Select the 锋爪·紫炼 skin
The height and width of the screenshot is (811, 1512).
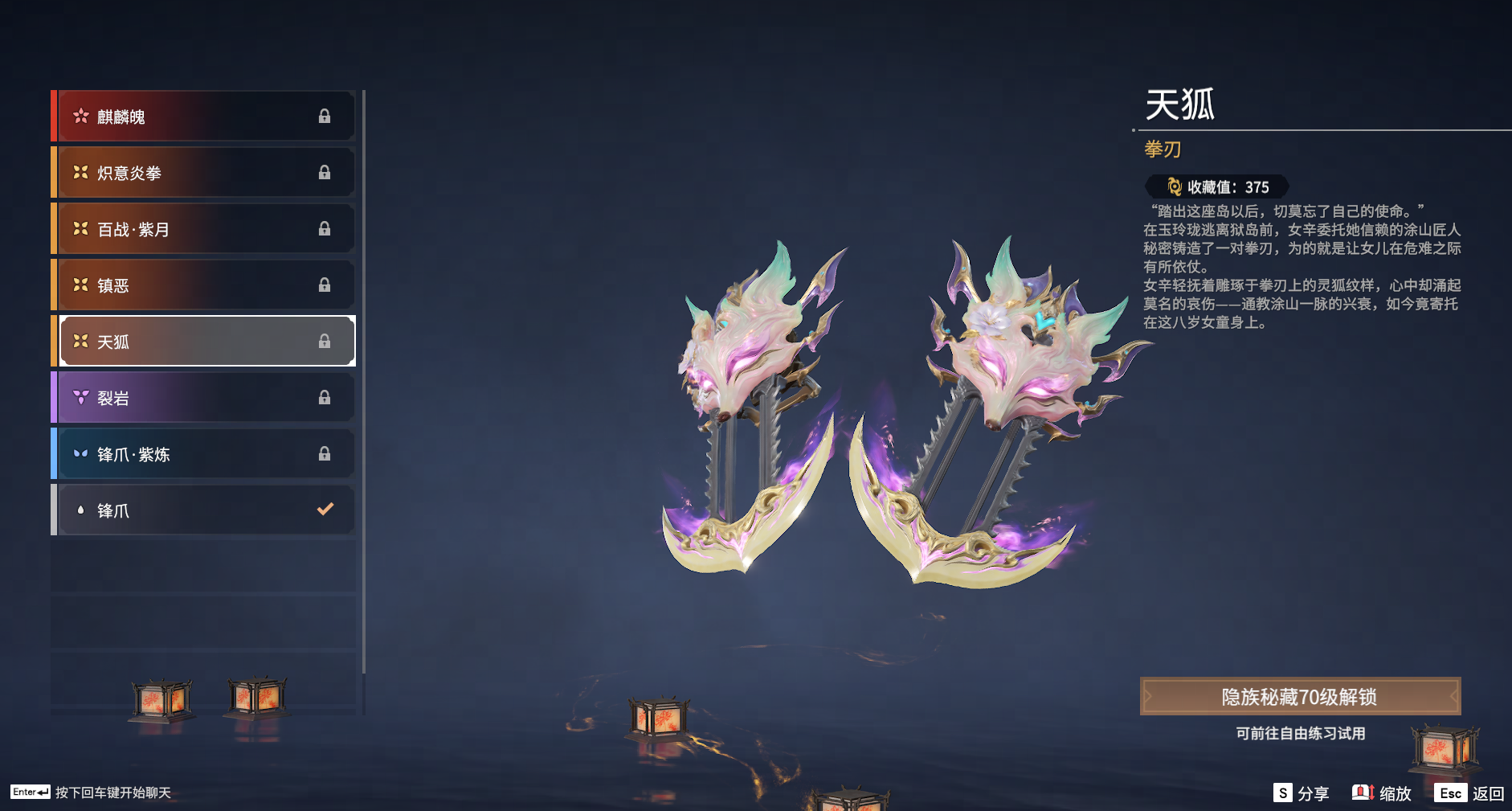point(206,454)
